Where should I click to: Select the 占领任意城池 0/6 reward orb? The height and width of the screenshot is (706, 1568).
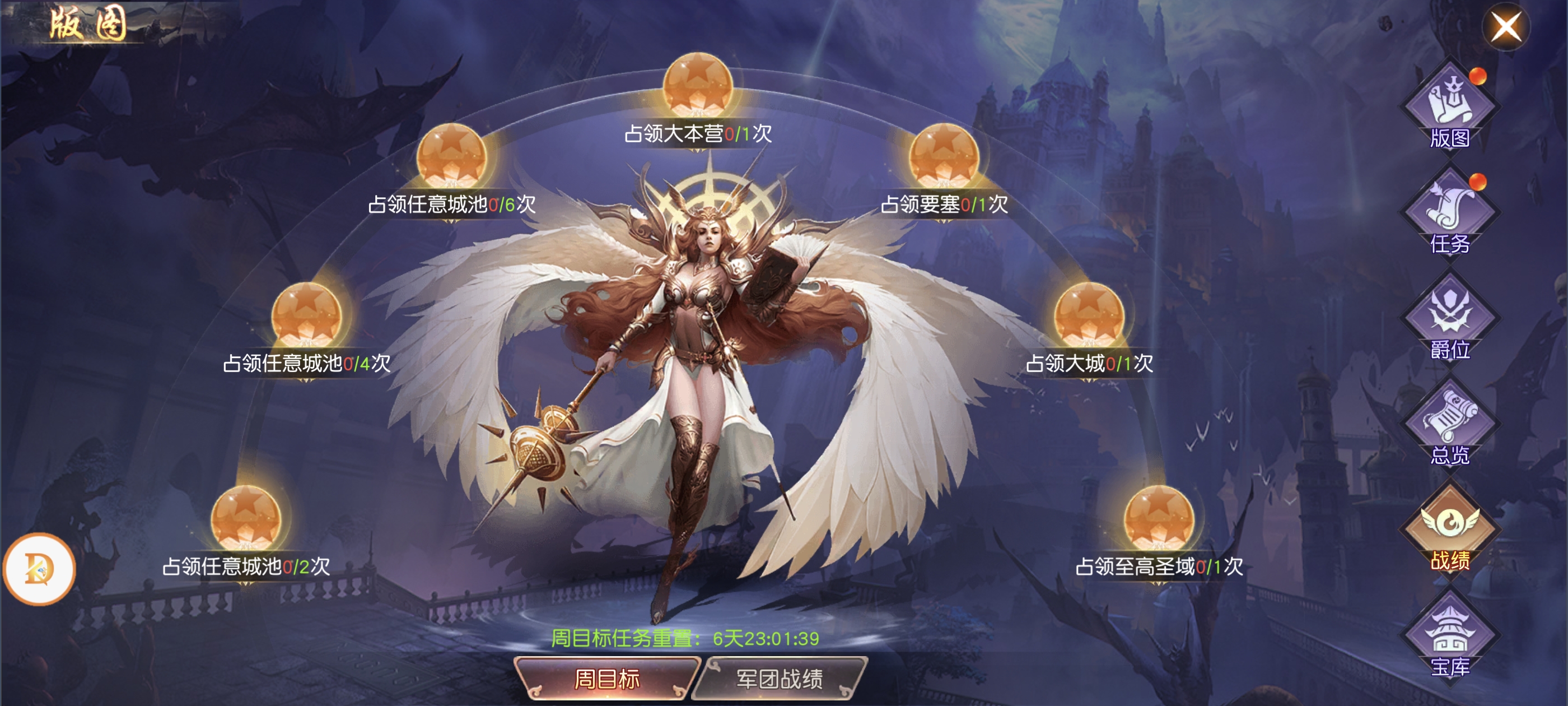coord(452,156)
